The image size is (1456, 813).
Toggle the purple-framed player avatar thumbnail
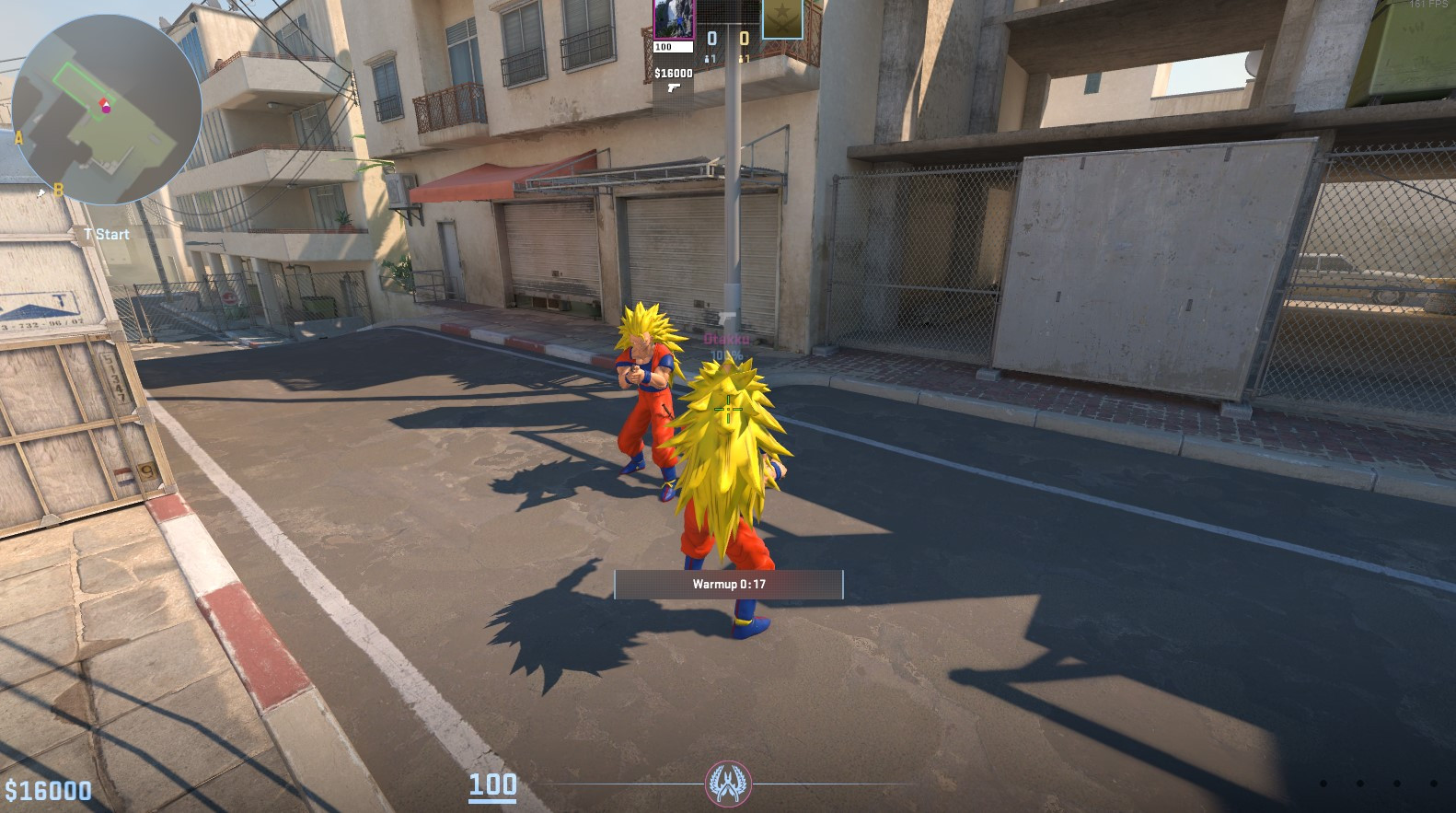[x=673, y=19]
